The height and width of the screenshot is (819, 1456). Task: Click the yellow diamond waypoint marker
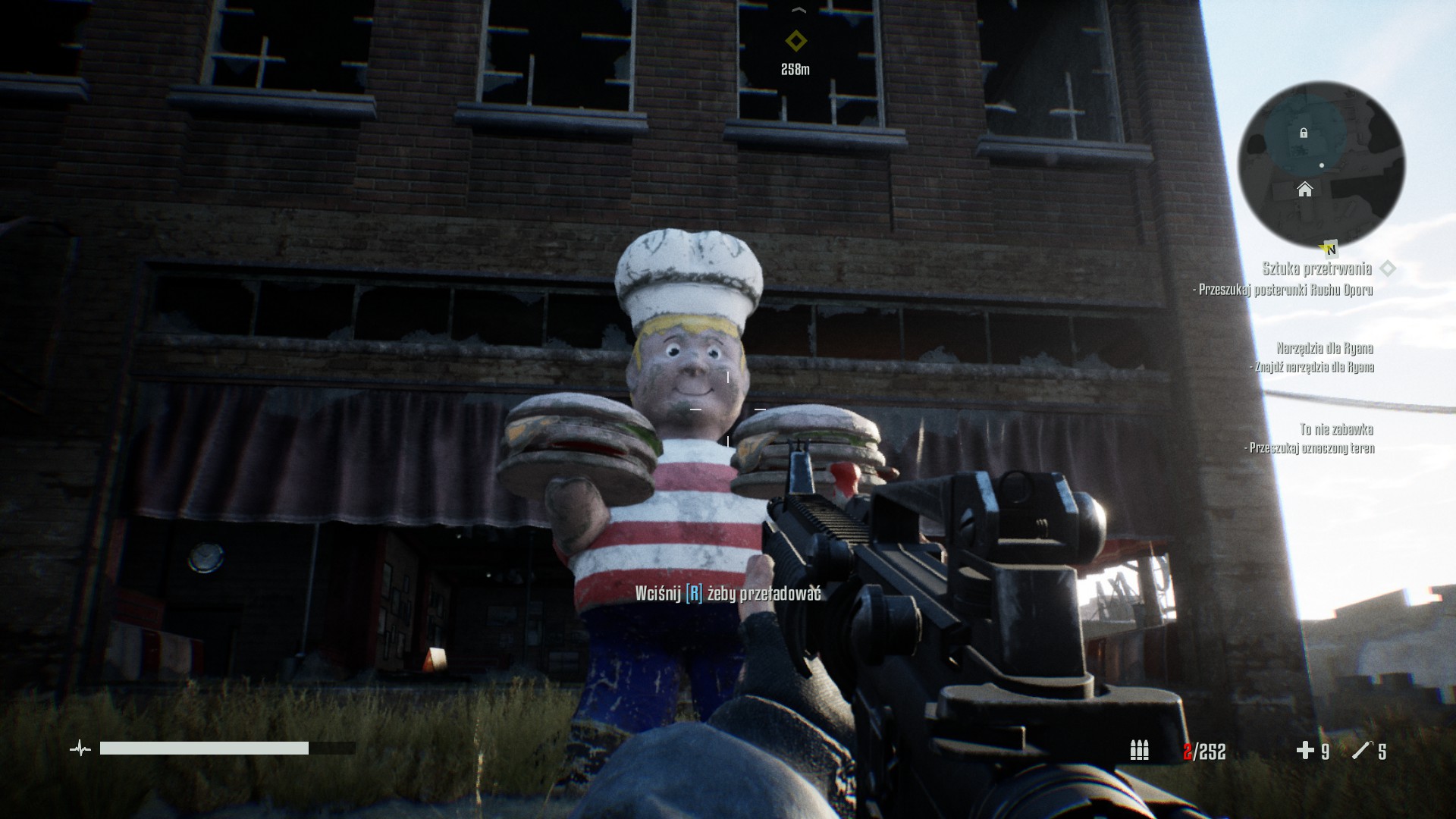[x=795, y=40]
